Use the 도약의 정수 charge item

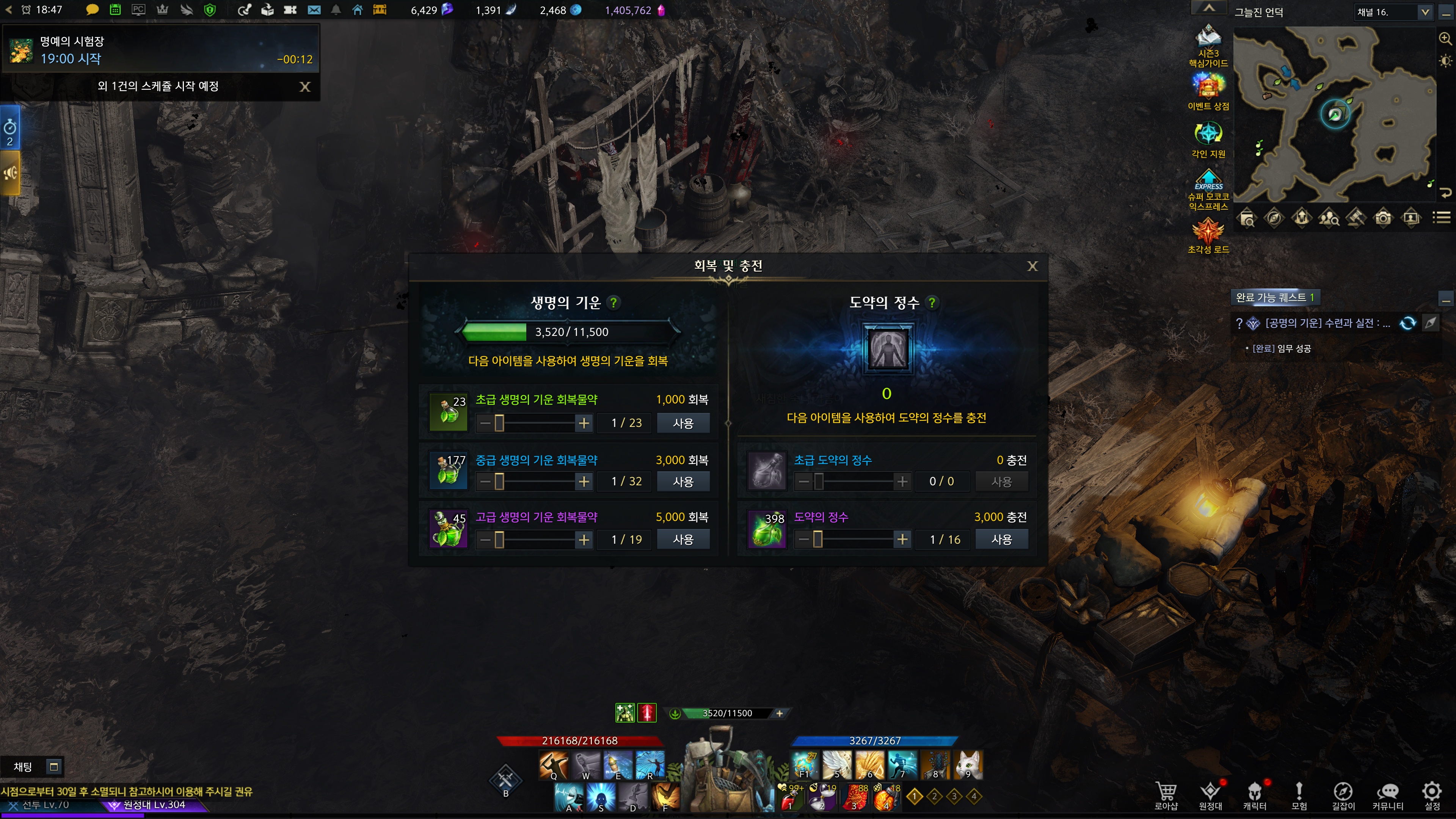tap(1001, 540)
